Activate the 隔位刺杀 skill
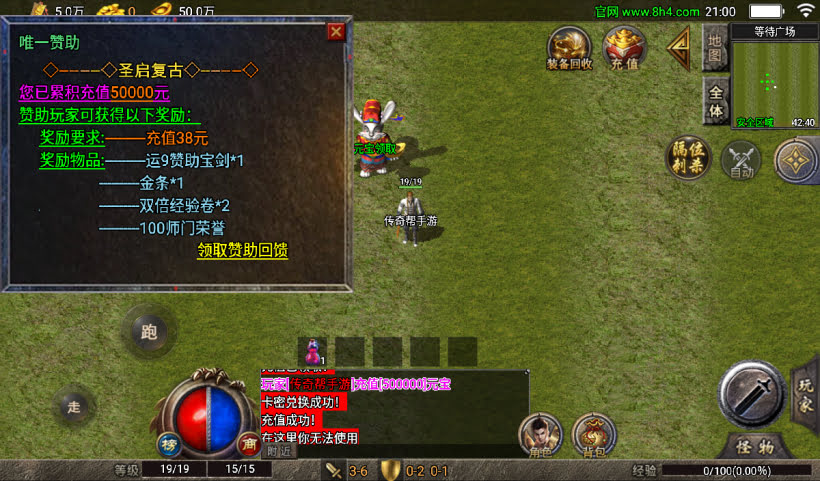Screen dimensions: 820x481 coord(689,158)
